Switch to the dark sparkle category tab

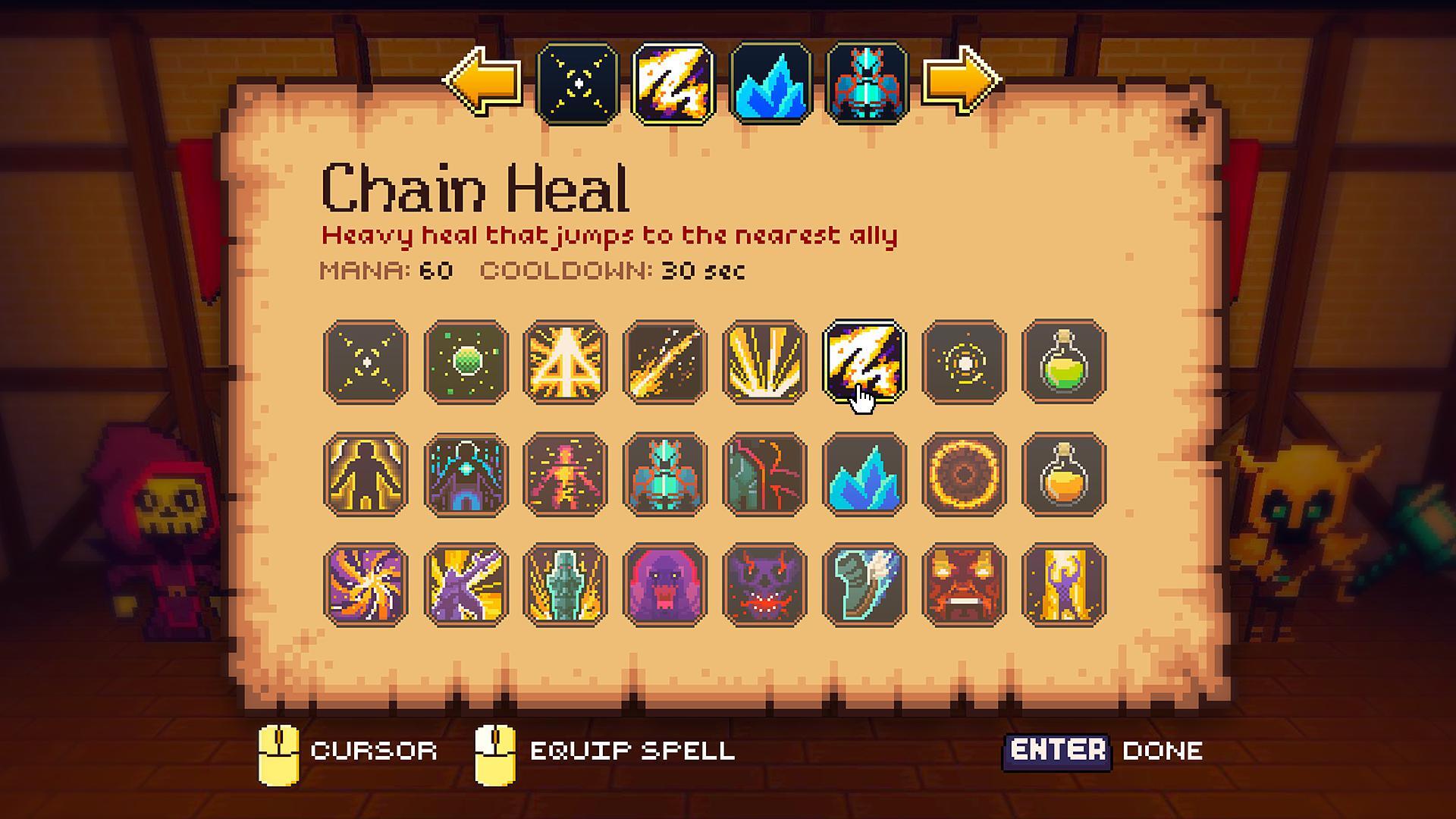click(578, 82)
